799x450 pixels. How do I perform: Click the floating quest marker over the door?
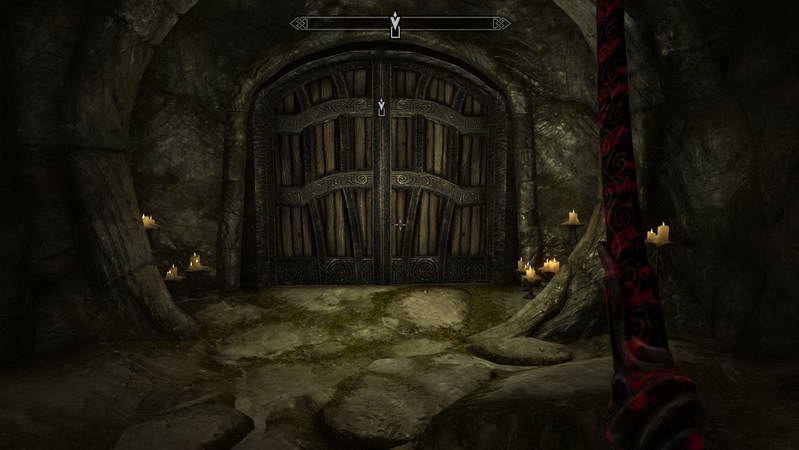click(x=381, y=106)
